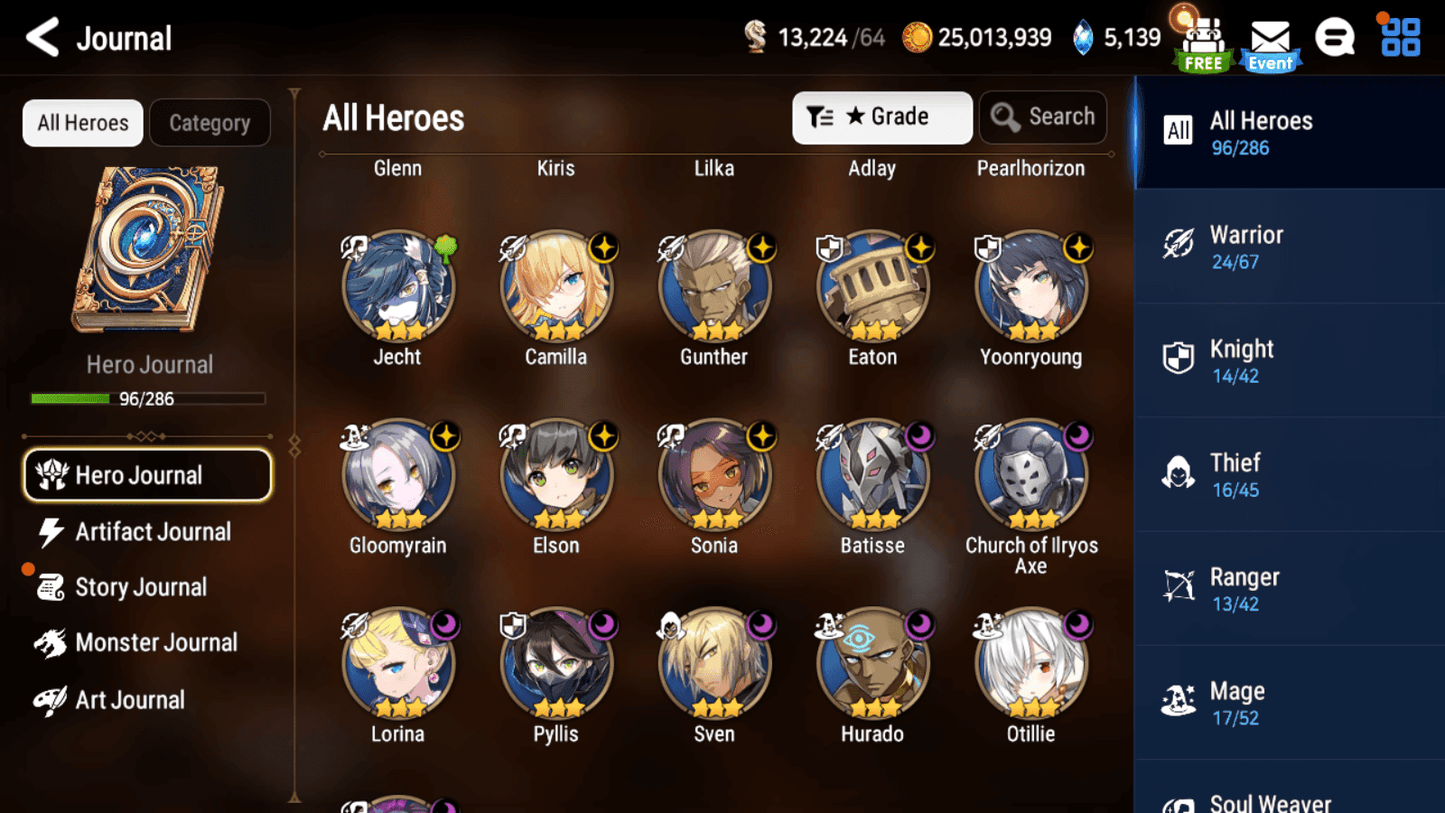
Task: Open the Story Journal
Action: (140, 587)
